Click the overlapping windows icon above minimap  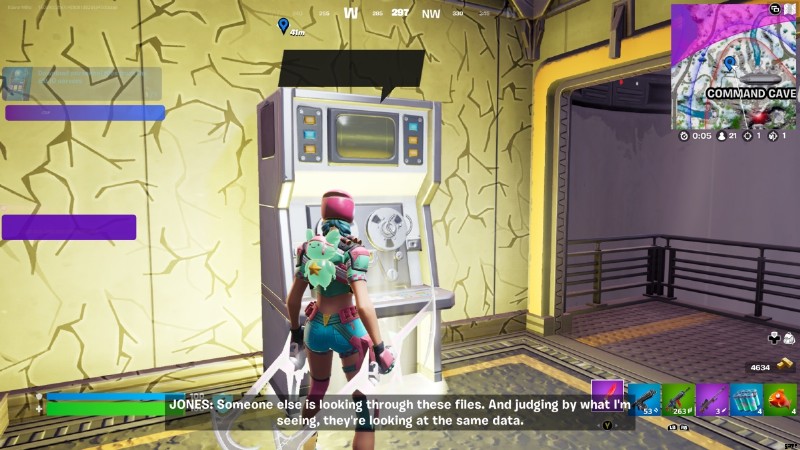[775, 9]
